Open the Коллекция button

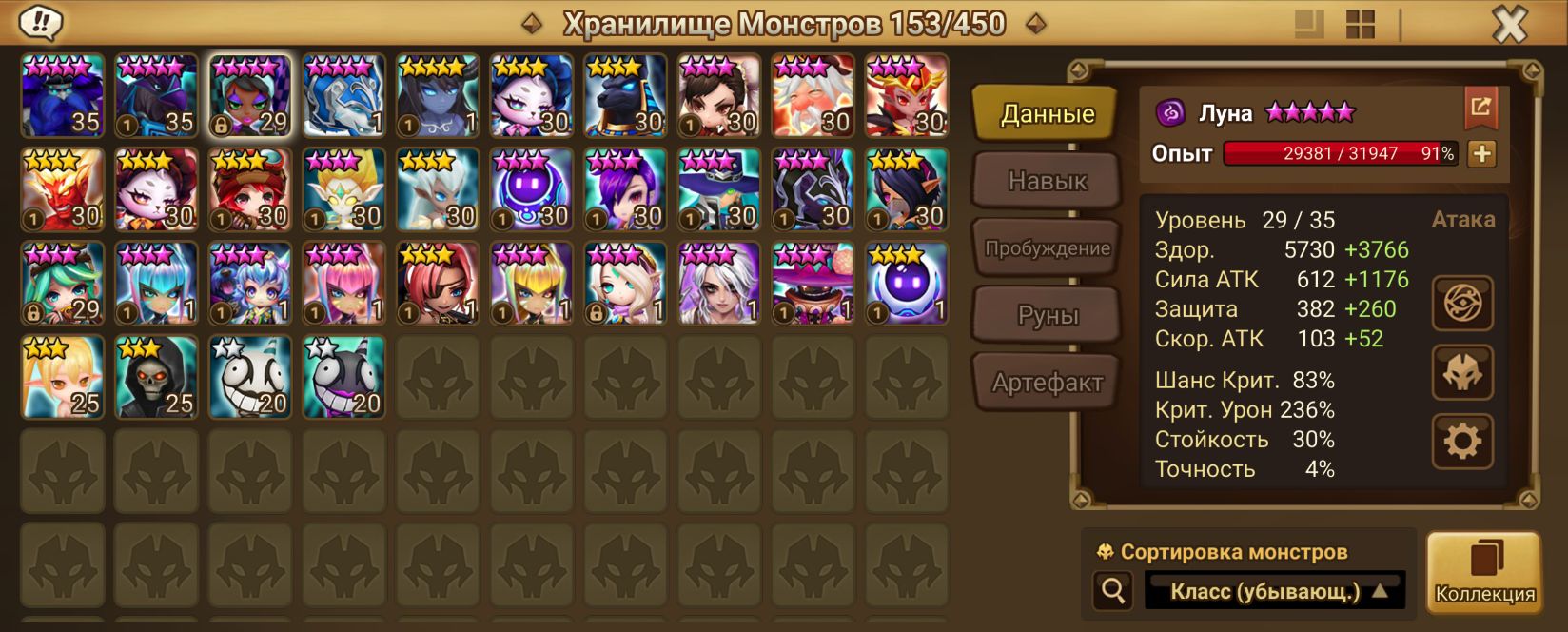point(1484,572)
